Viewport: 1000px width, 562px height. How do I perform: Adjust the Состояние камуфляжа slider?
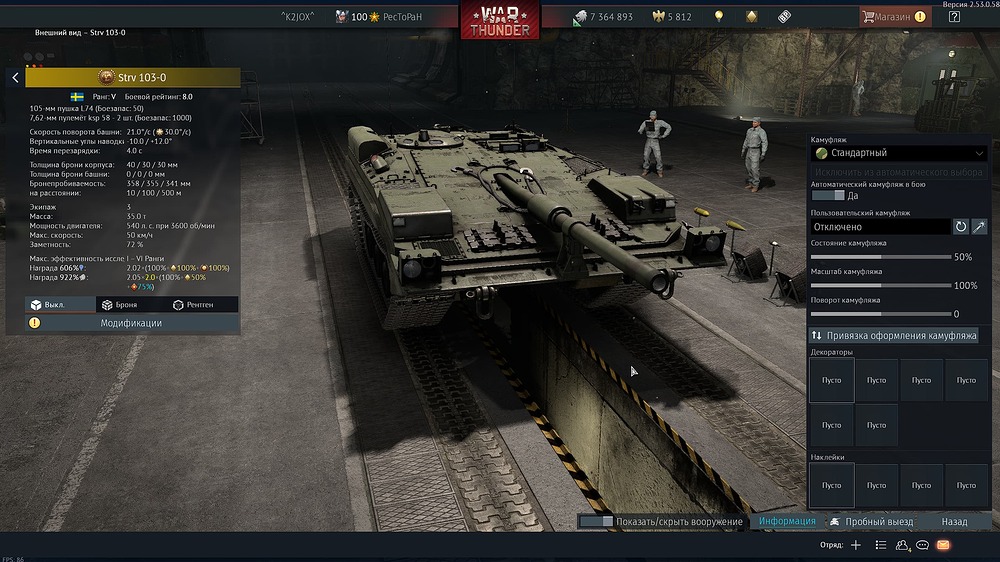pyautogui.click(x=880, y=257)
